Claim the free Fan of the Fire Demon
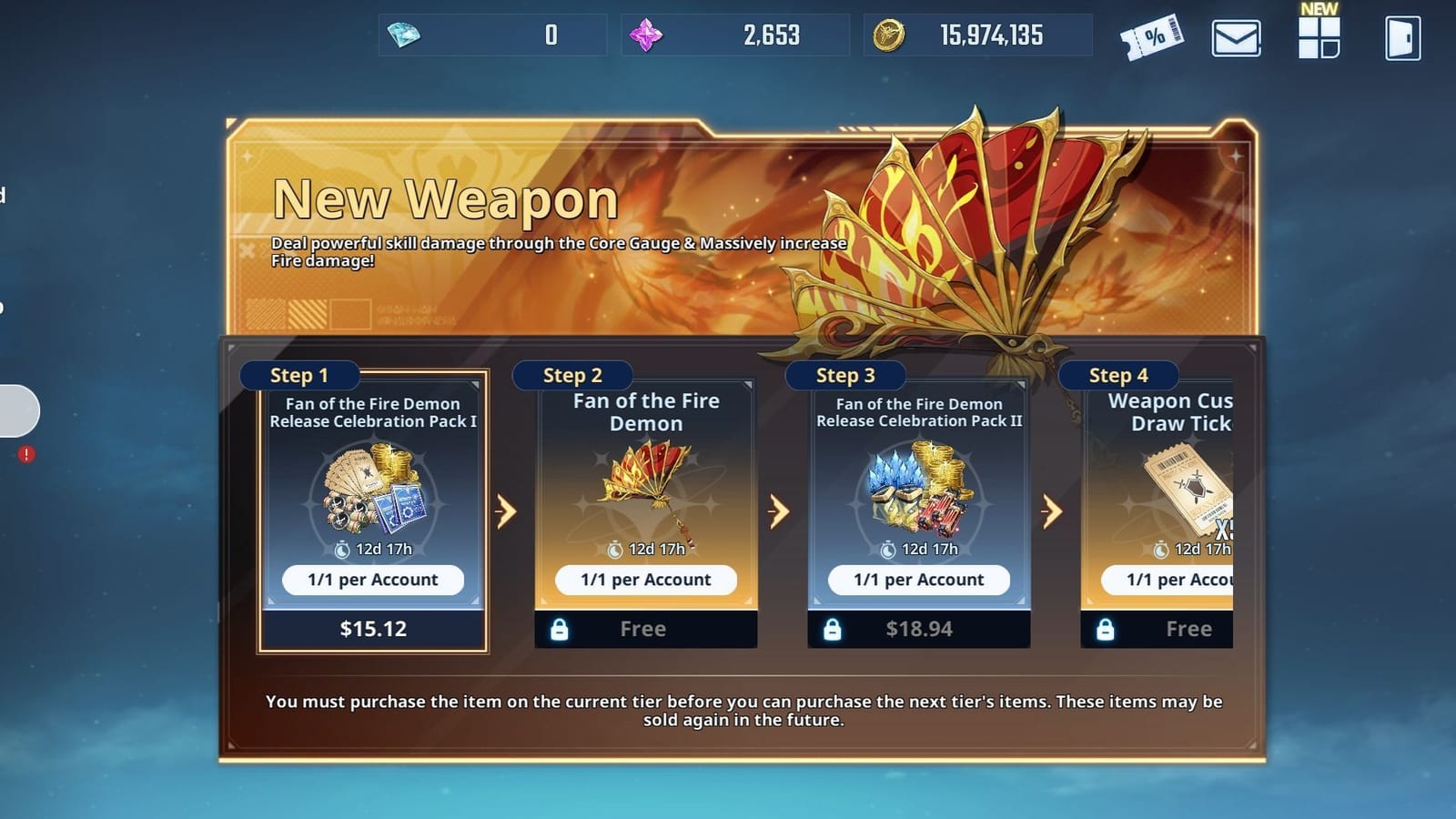The width and height of the screenshot is (1456, 819). point(645,628)
